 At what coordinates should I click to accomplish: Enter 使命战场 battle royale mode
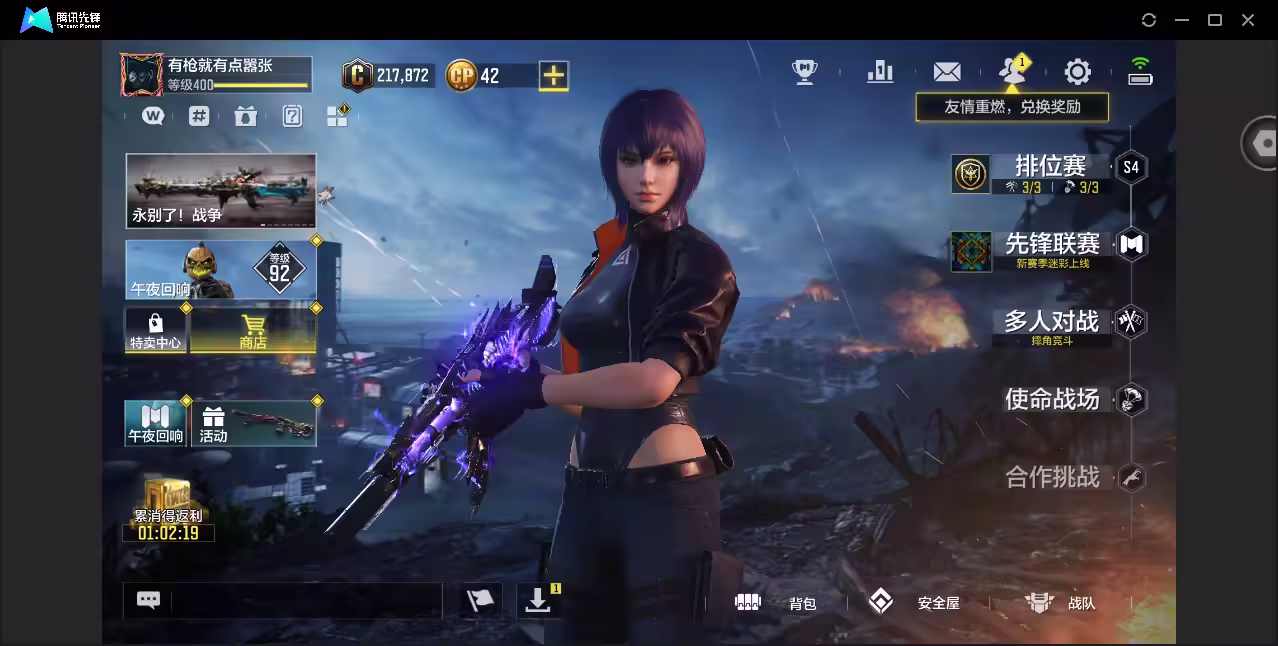(x=1051, y=400)
